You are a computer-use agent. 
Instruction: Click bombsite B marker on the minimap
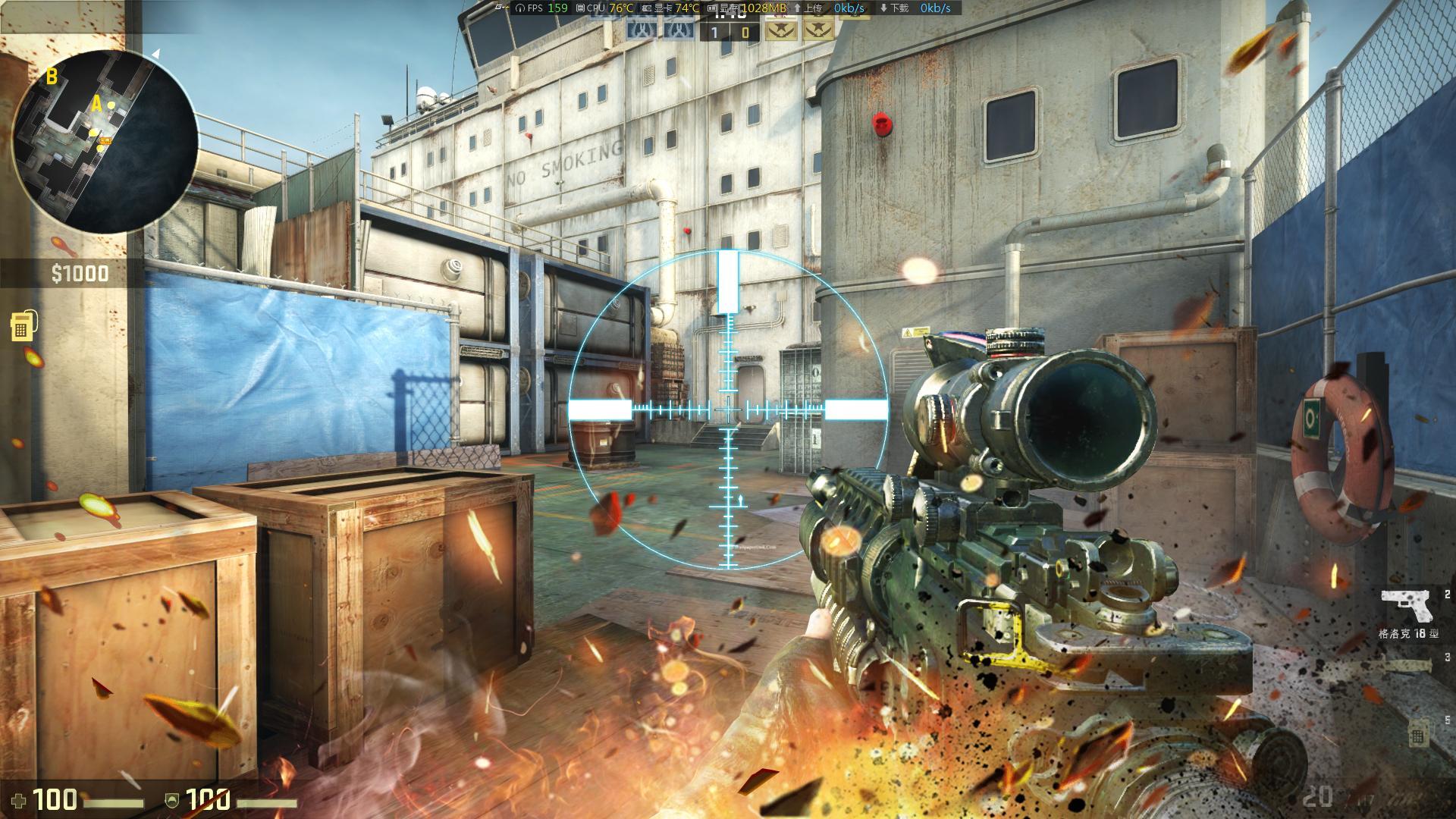click(52, 76)
